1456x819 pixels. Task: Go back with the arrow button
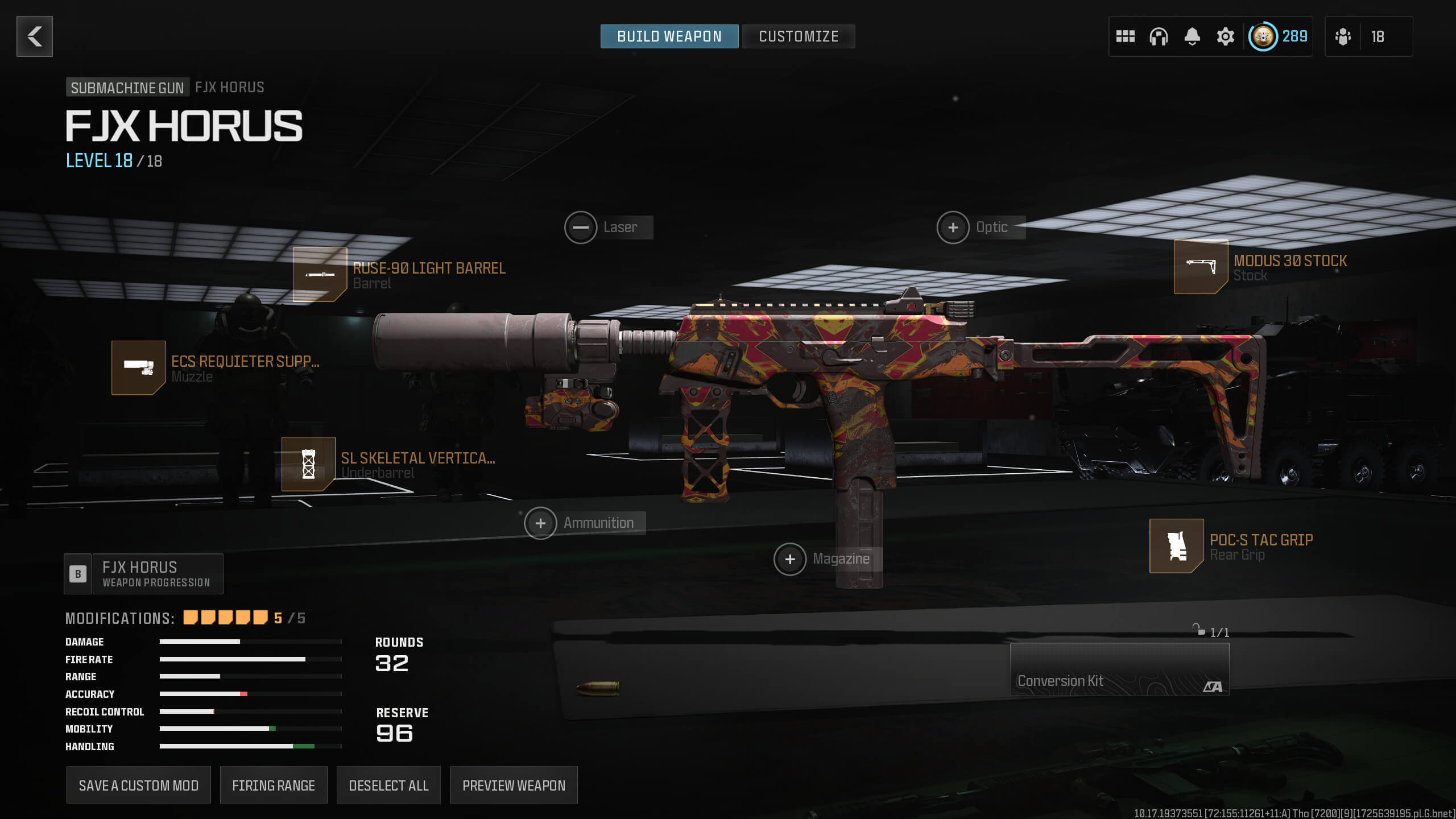[x=35, y=36]
